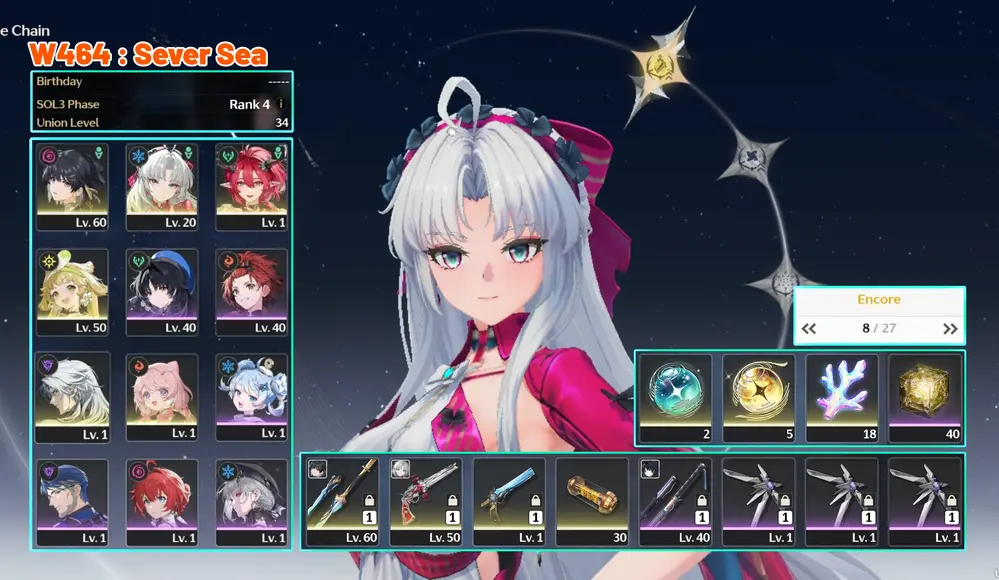Go to next character with right arrows
This screenshot has height=580, width=999.
pyautogui.click(x=950, y=328)
